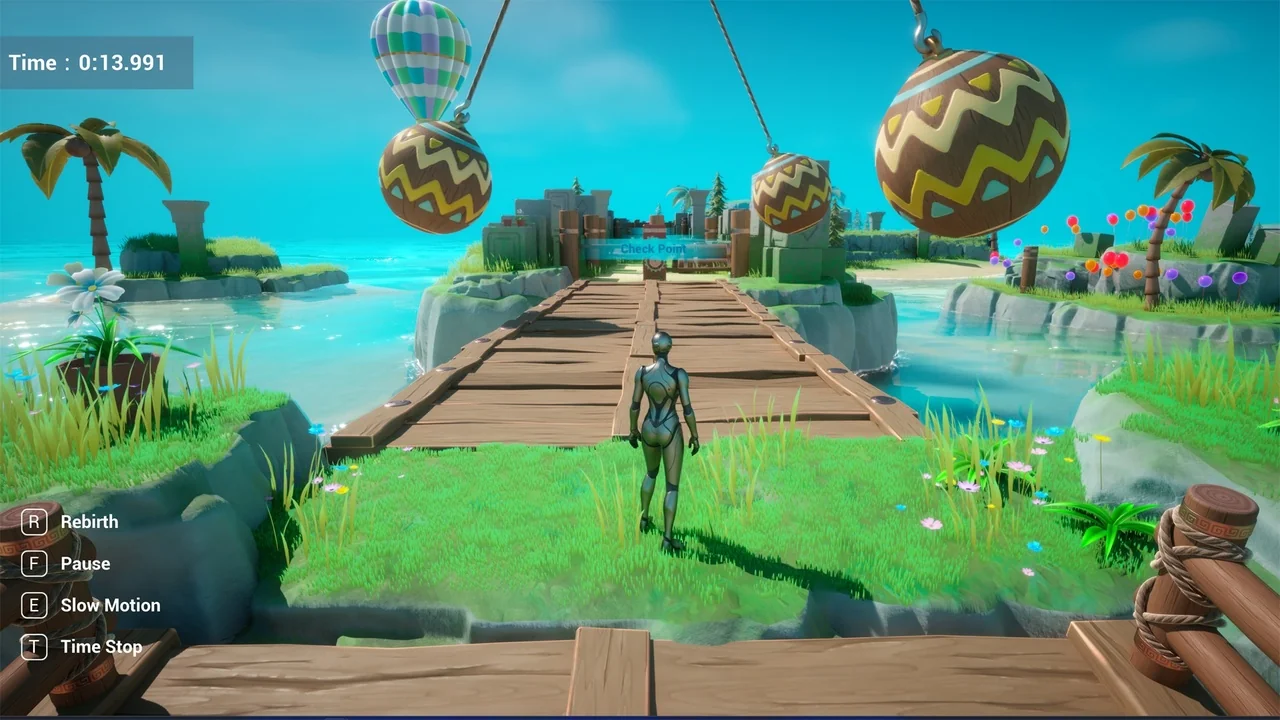The image size is (1280, 720).
Task: Click the Rebirth label text
Action: [89, 521]
